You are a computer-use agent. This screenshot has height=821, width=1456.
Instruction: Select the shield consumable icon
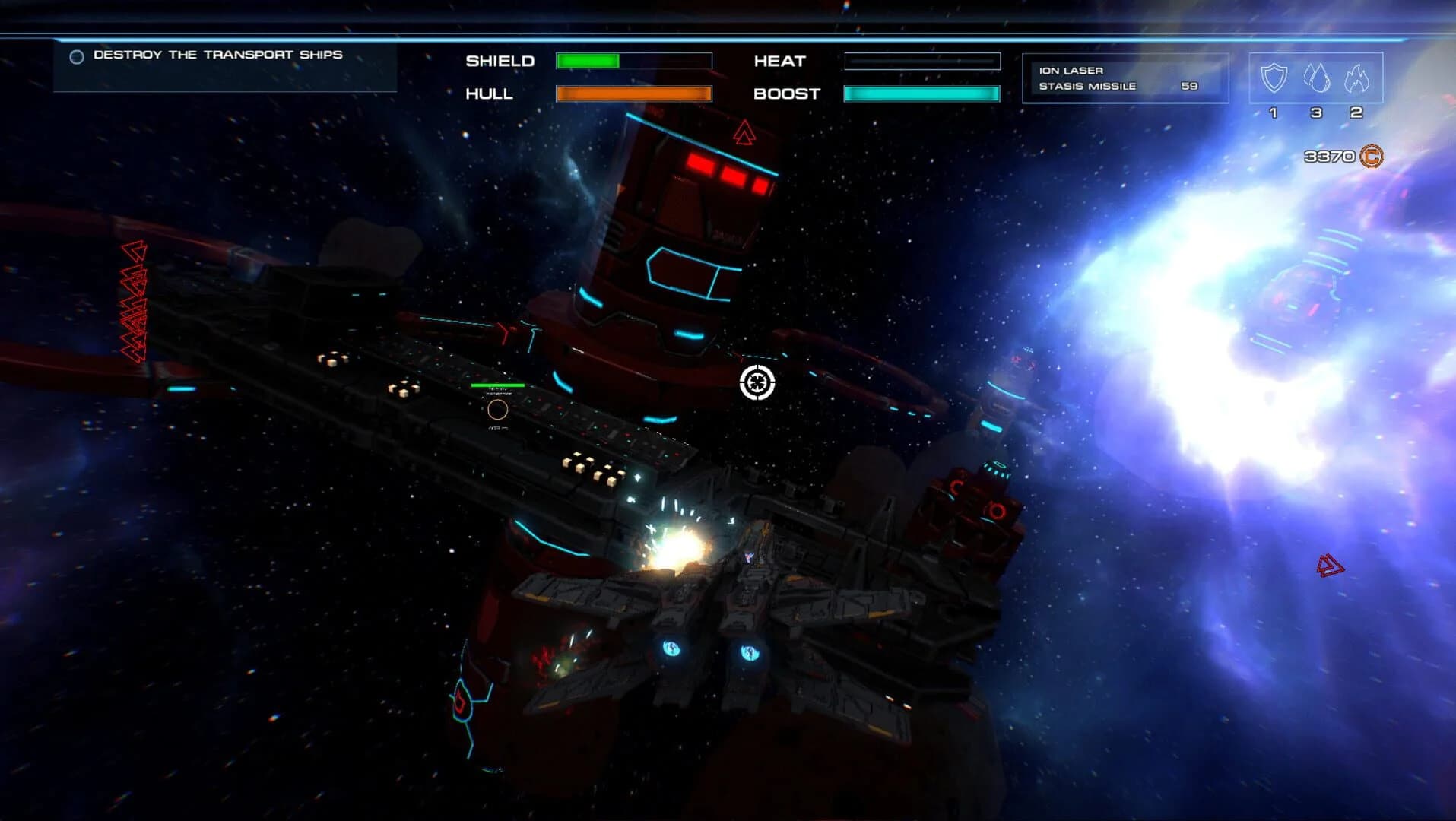1274,77
